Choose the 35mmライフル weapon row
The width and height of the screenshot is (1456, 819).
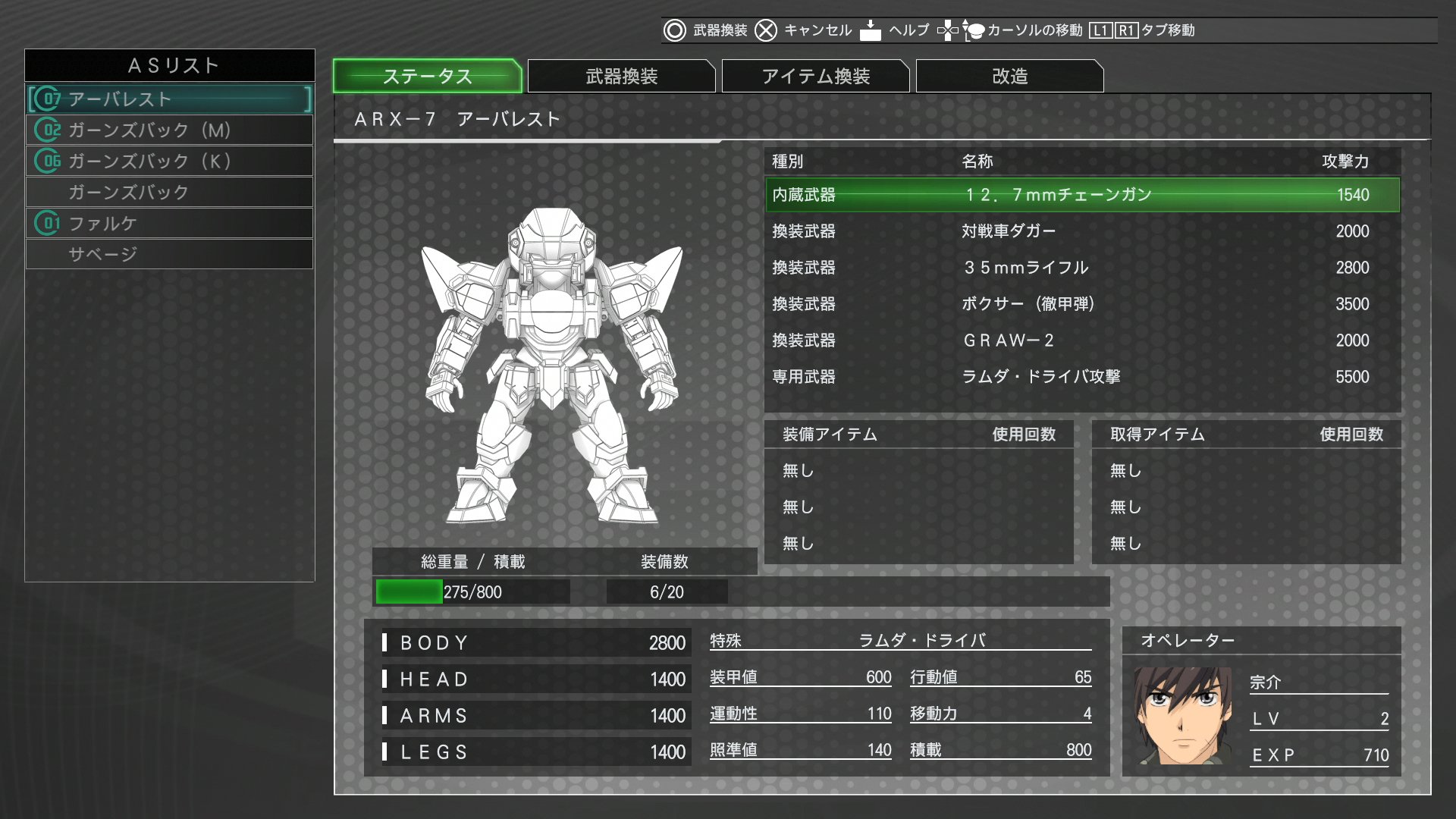tap(1082, 268)
